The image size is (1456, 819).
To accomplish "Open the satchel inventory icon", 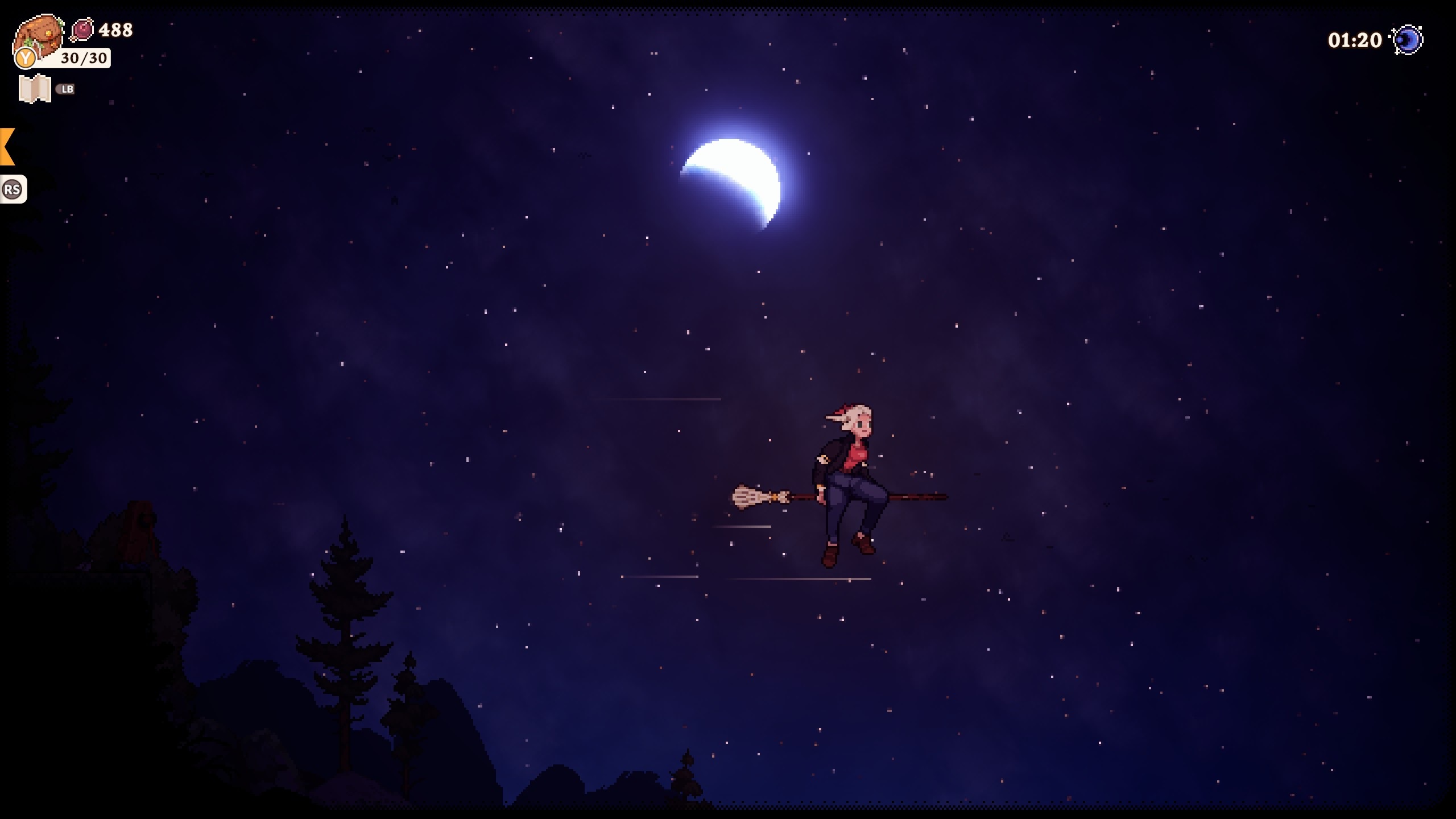I will 37,34.
